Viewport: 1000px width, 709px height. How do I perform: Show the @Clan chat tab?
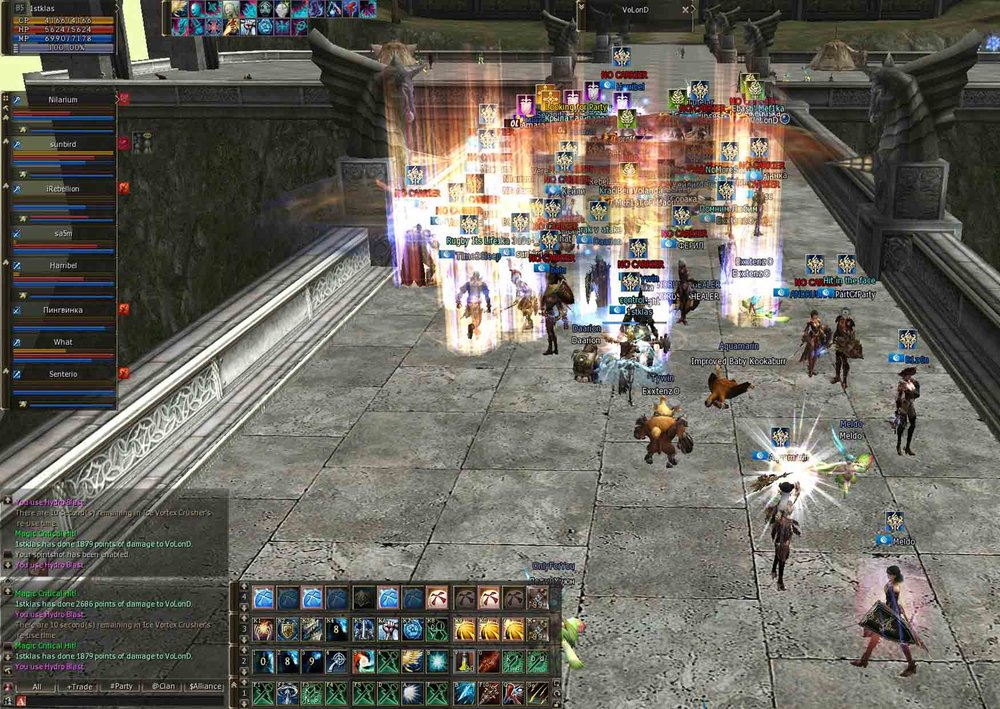coord(162,687)
